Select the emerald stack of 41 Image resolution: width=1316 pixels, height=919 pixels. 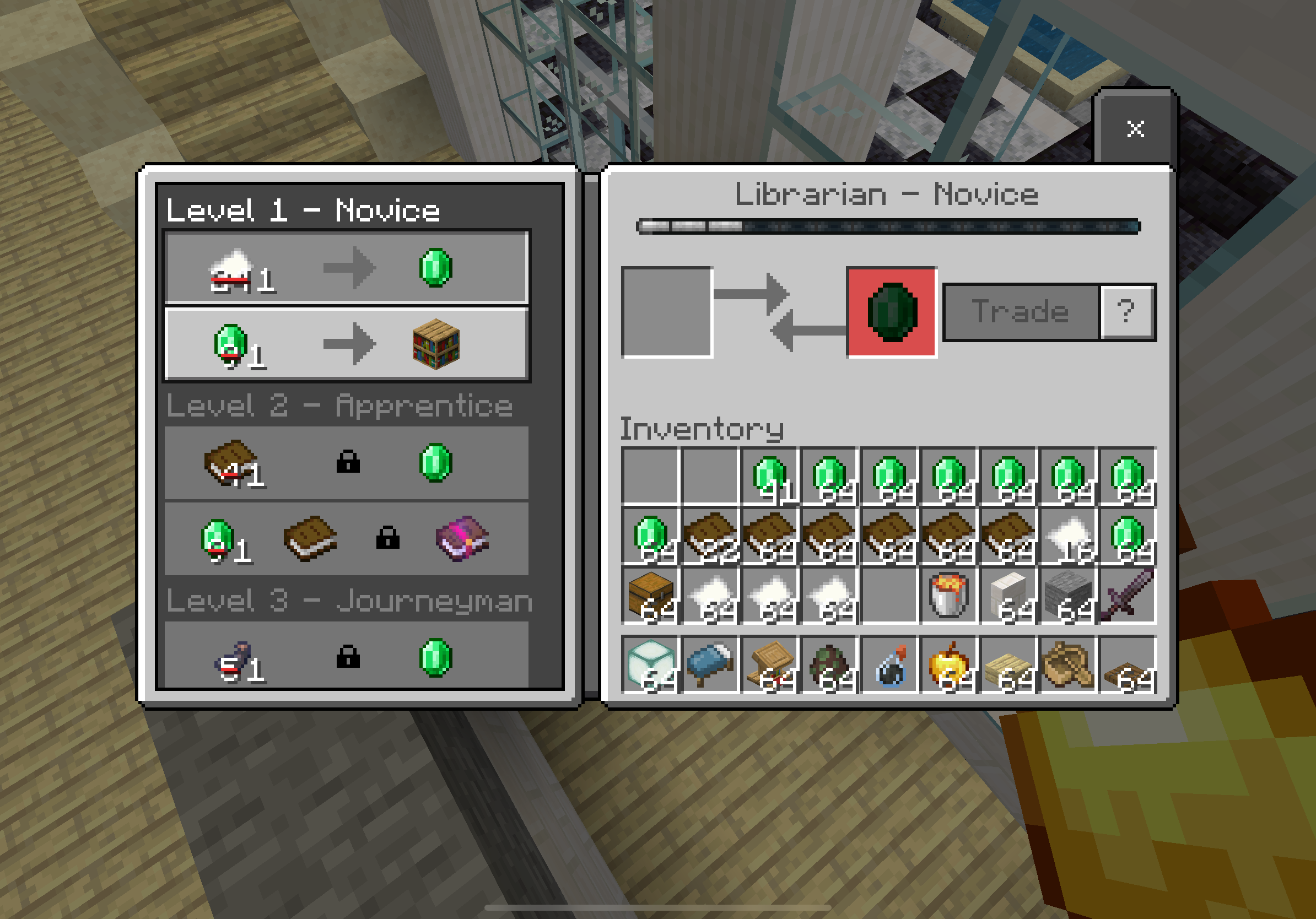(770, 478)
